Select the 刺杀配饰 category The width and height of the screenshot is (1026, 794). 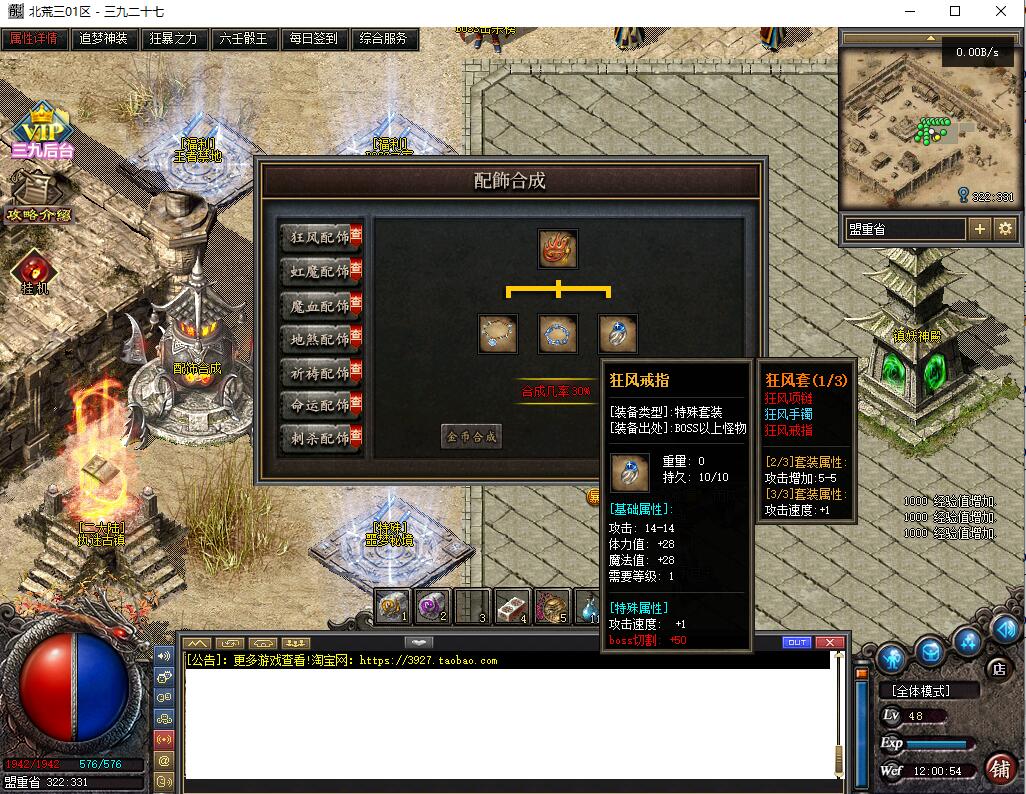coord(320,437)
